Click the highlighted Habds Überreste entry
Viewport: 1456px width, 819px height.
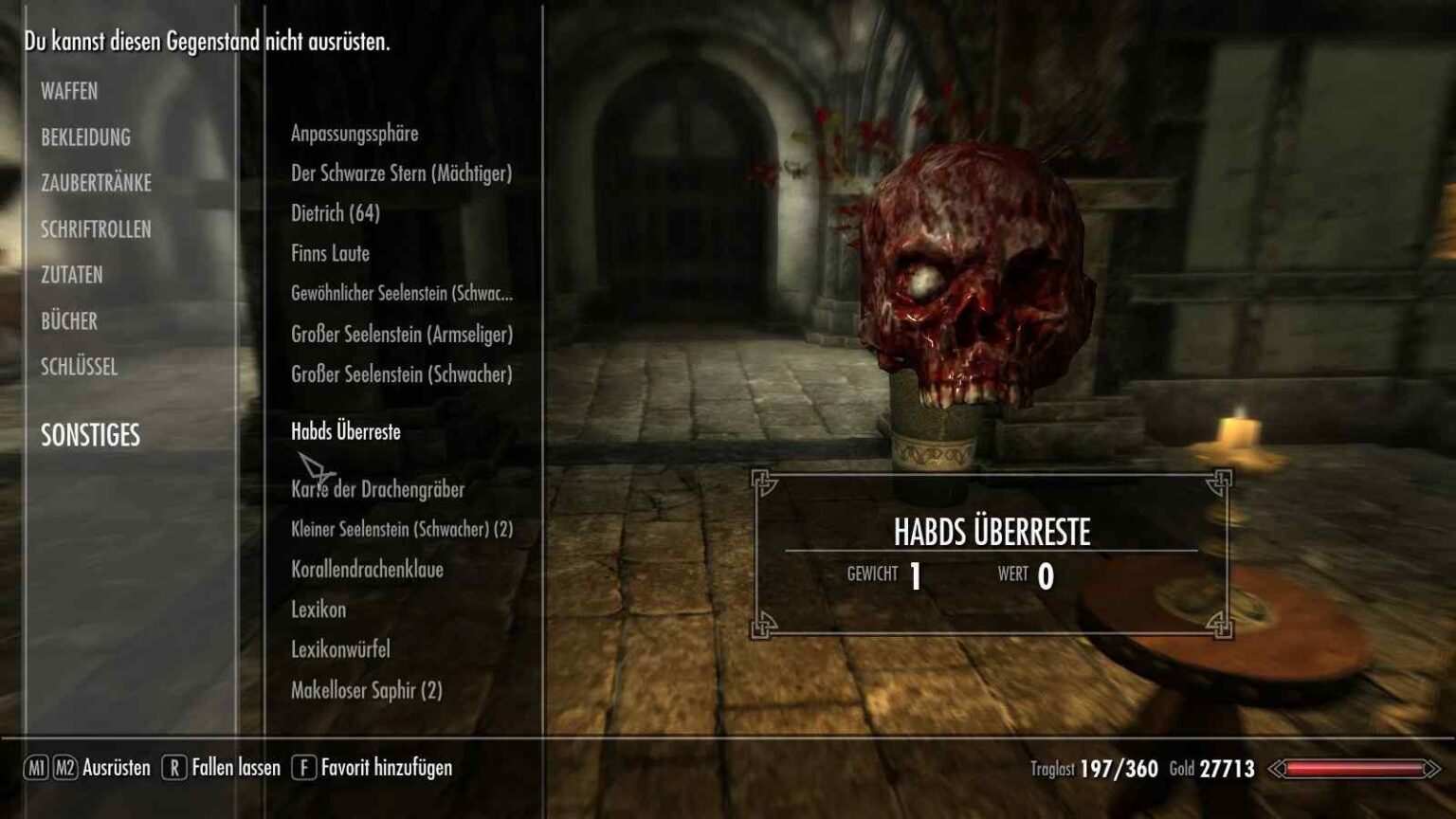pyautogui.click(x=345, y=431)
